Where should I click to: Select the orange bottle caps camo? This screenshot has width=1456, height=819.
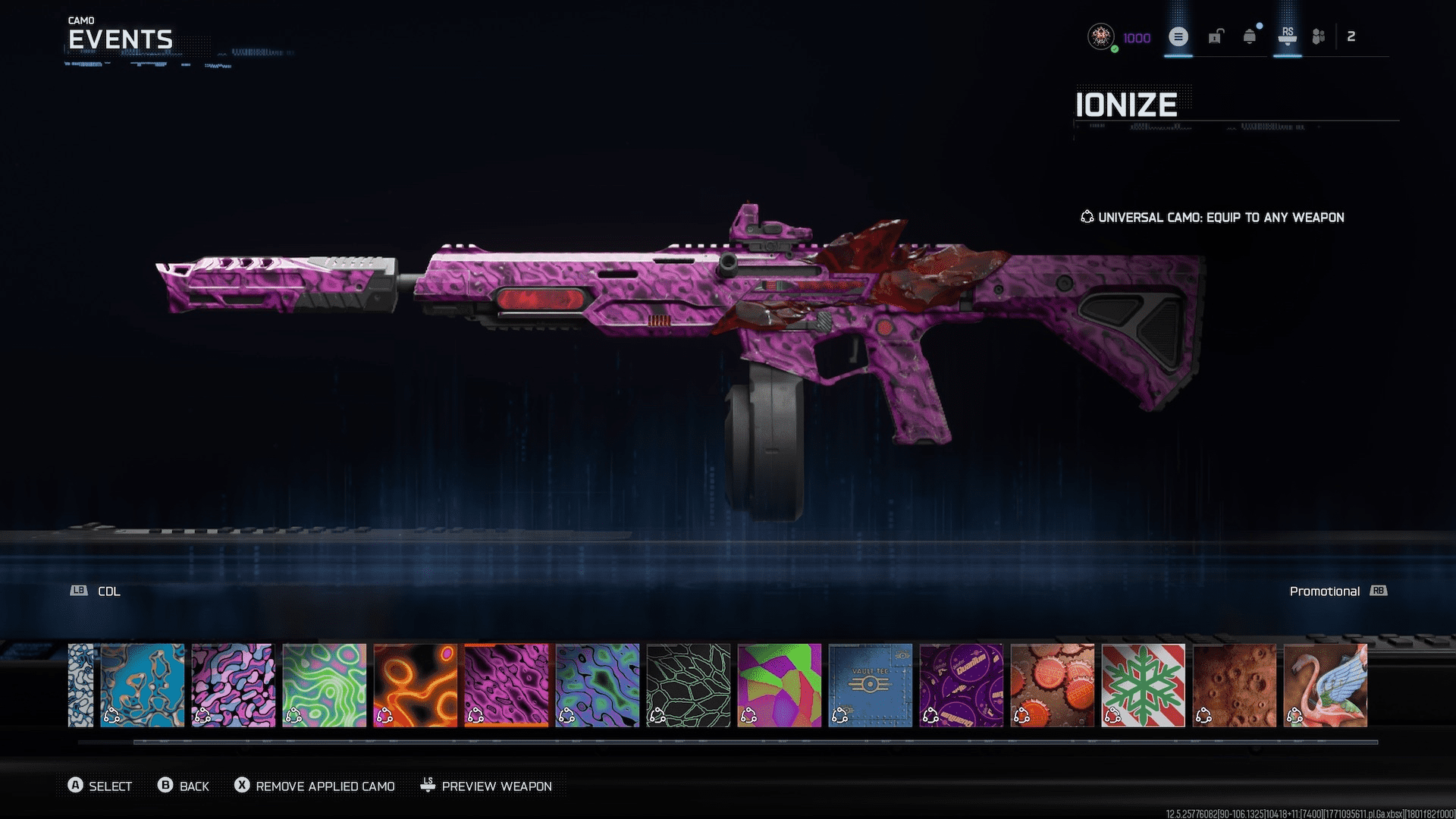(1052, 685)
